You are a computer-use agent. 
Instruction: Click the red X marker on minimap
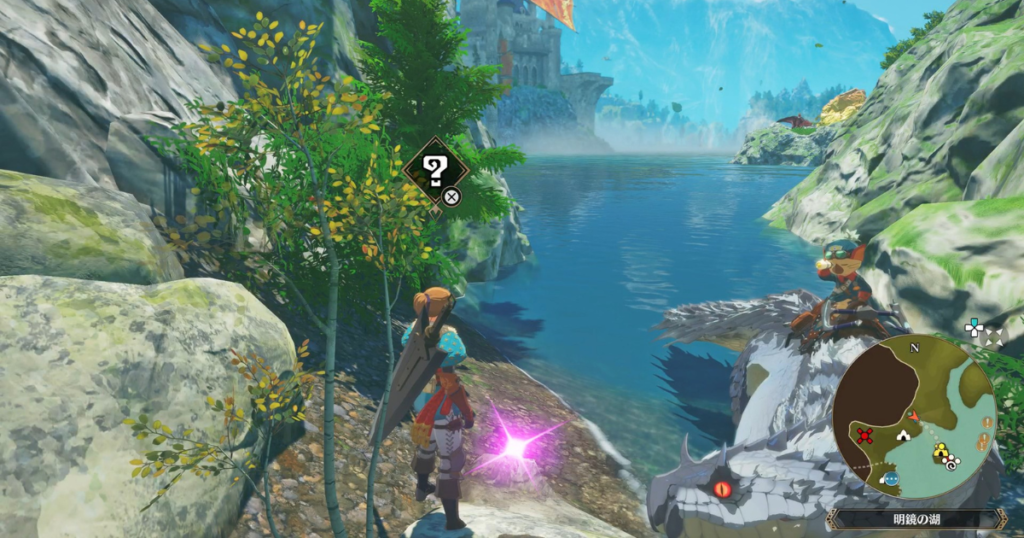point(866,434)
